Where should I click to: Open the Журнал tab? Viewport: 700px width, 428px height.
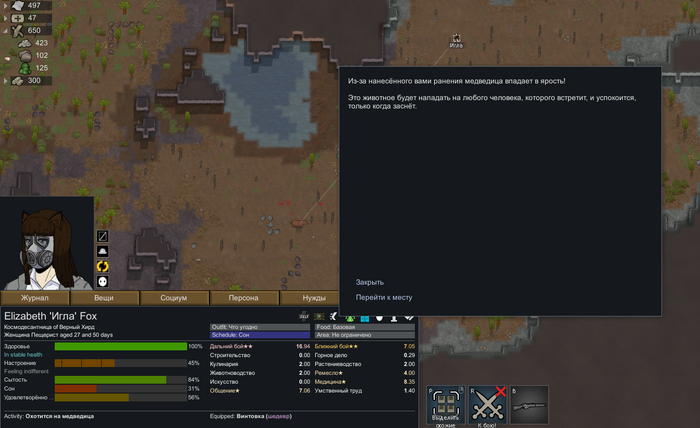tap(35, 298)
